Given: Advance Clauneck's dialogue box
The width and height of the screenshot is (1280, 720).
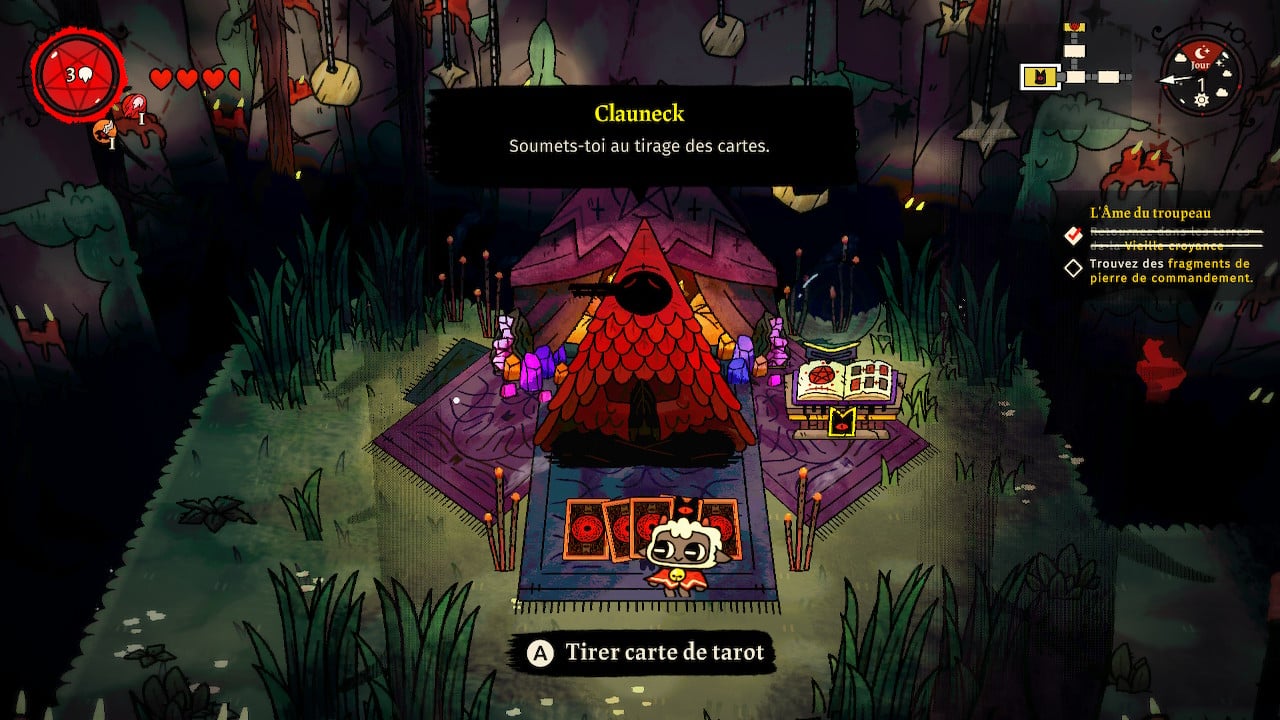Looking at the screenshot, I should 640,134.
